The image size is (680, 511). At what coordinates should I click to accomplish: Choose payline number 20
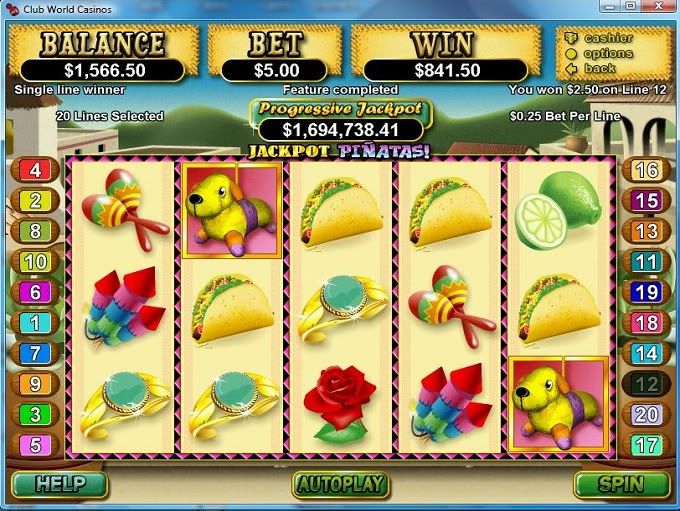click(x=646, y=414)
